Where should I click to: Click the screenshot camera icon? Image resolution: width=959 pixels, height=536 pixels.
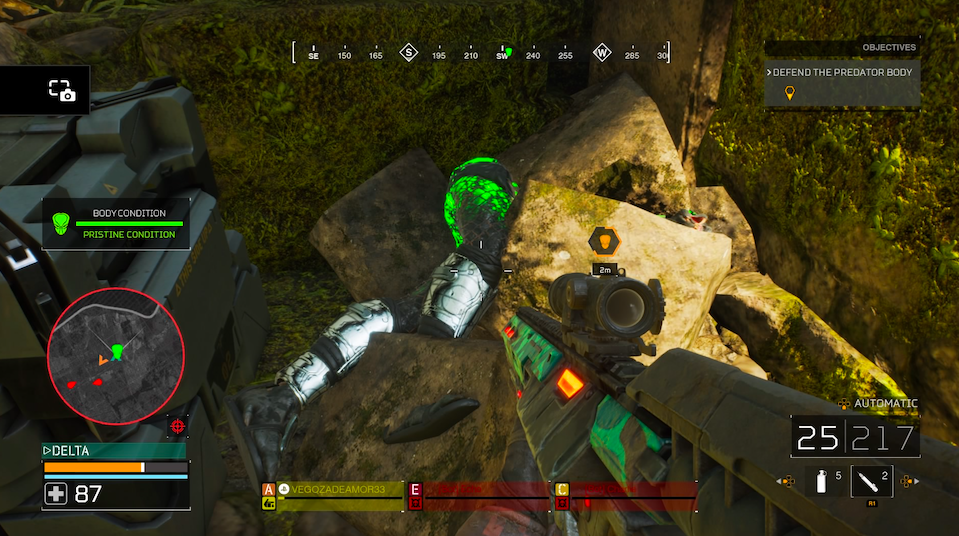click(x=62, y=90)
